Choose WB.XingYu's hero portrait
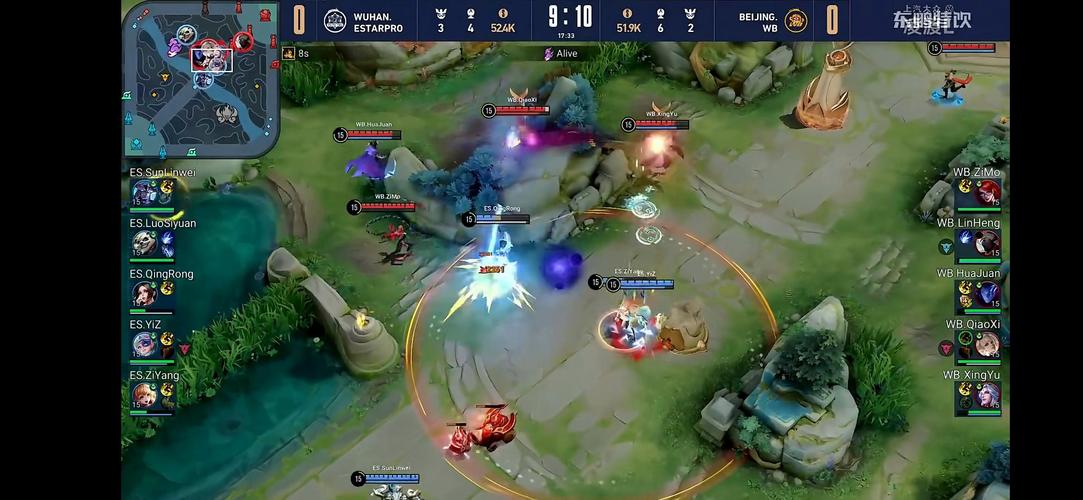1083x500 pixels. coord(987,396)
